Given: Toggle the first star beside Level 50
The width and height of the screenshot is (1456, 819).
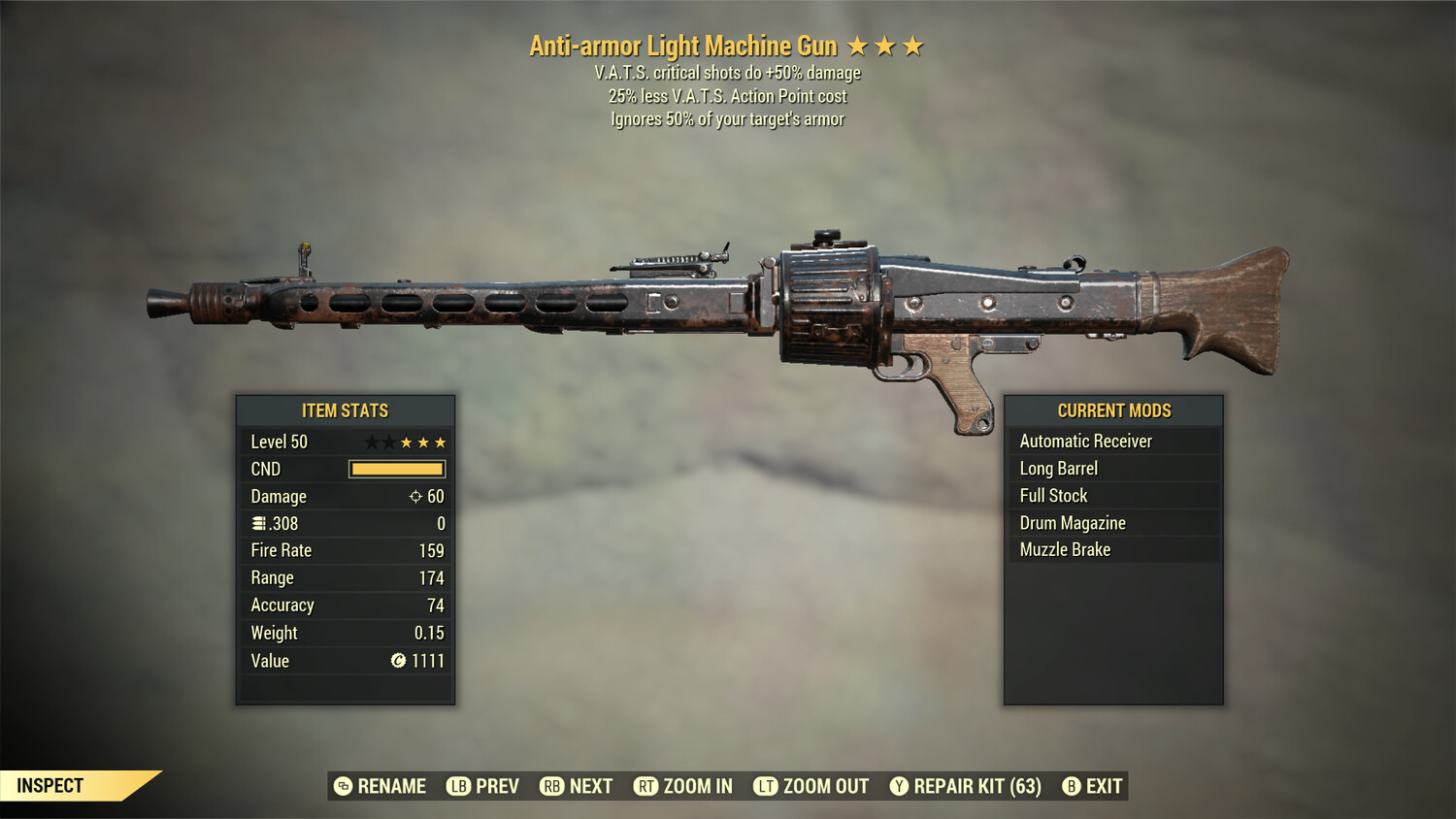Looking at the screenshot, I should [x=370, y=442].
